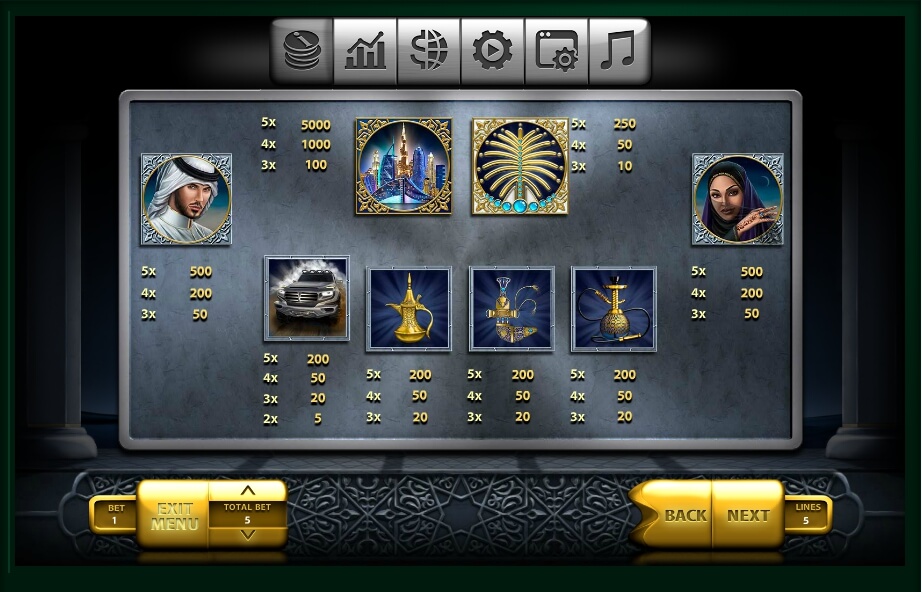
Task: Click the Exit Menu button
Action: [174, 515]
